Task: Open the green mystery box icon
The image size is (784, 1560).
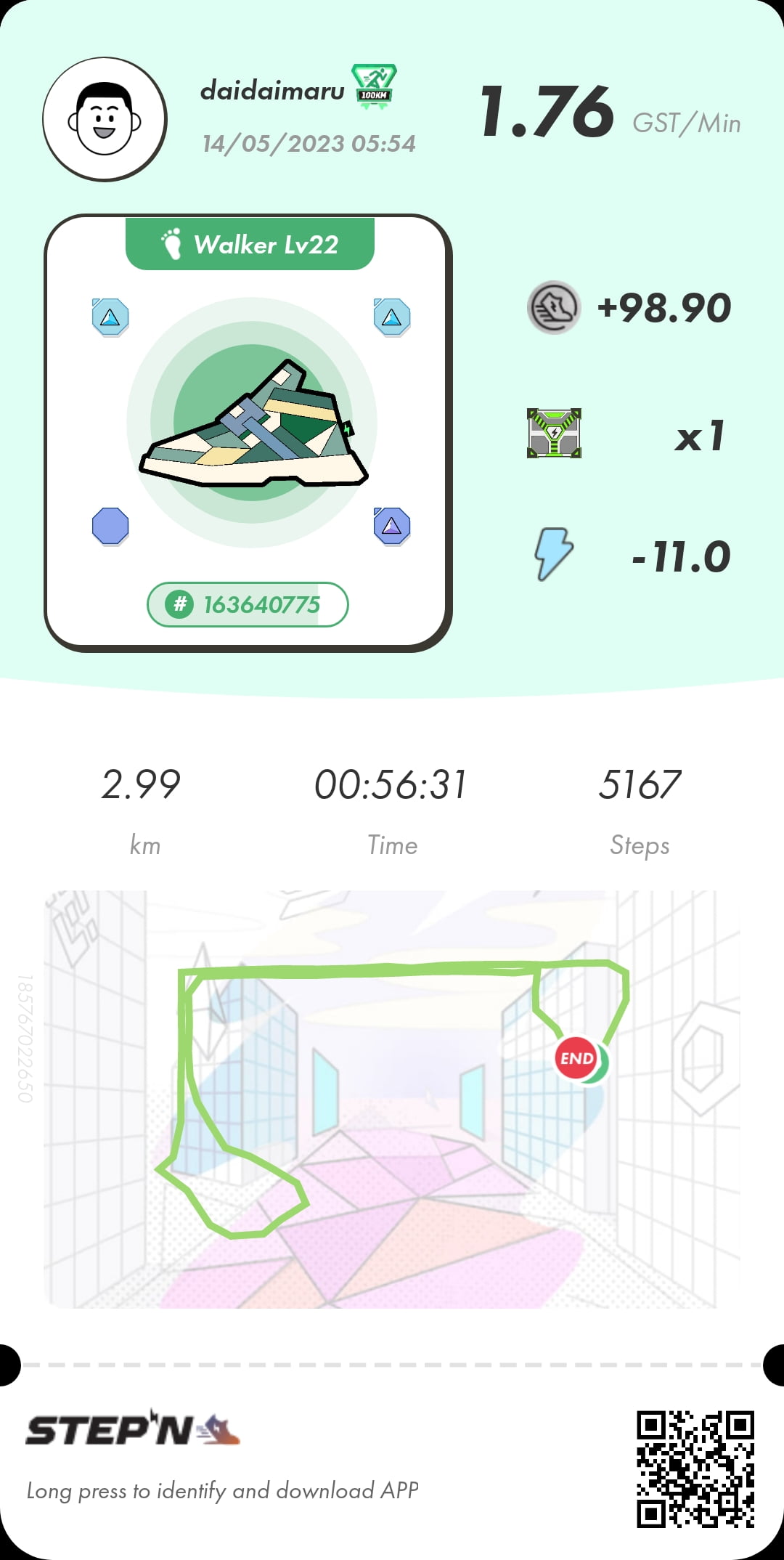Action: pyautogui.click(x=554, y=434)
